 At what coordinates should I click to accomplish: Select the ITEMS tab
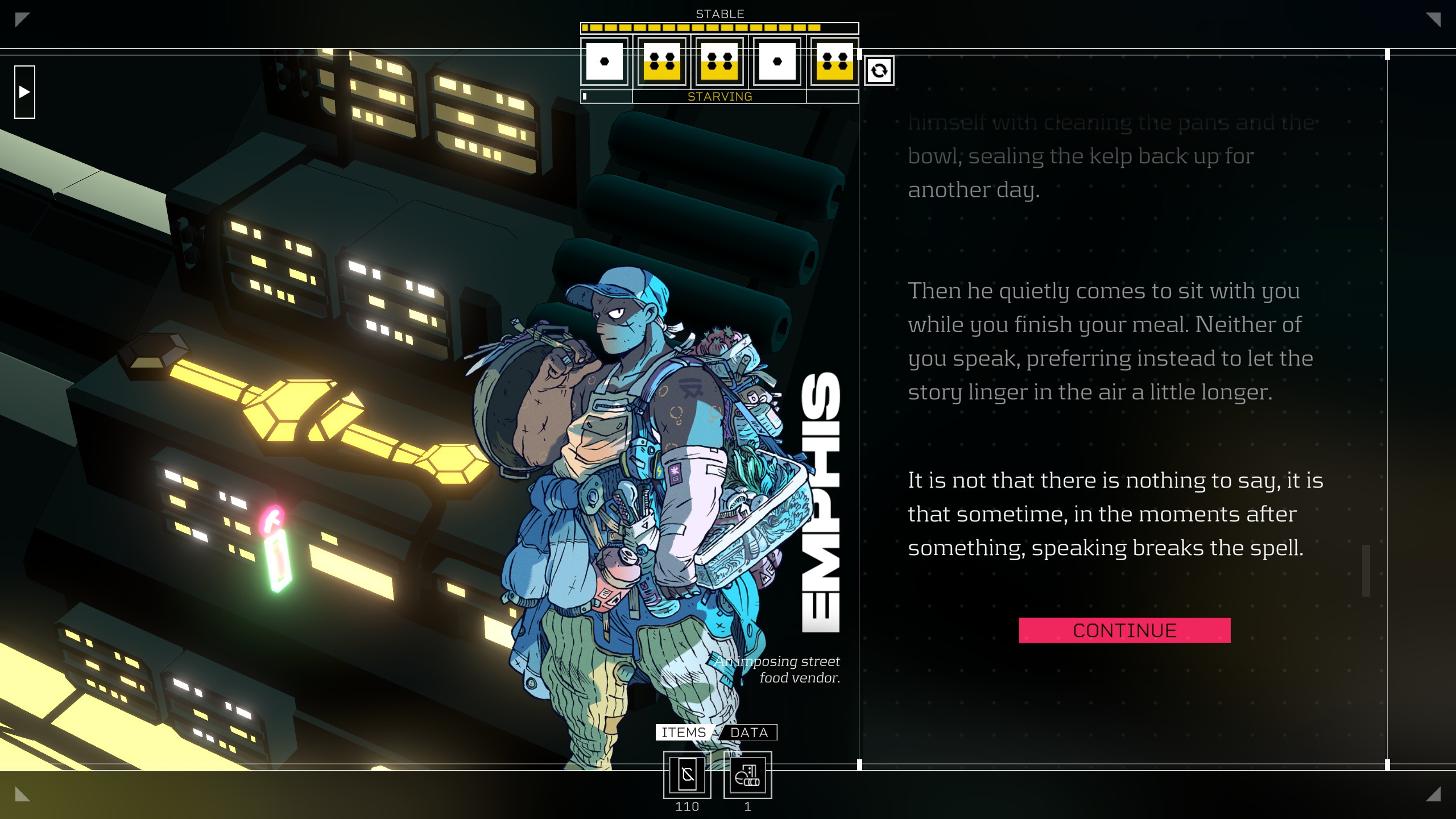tap(683, 733)
